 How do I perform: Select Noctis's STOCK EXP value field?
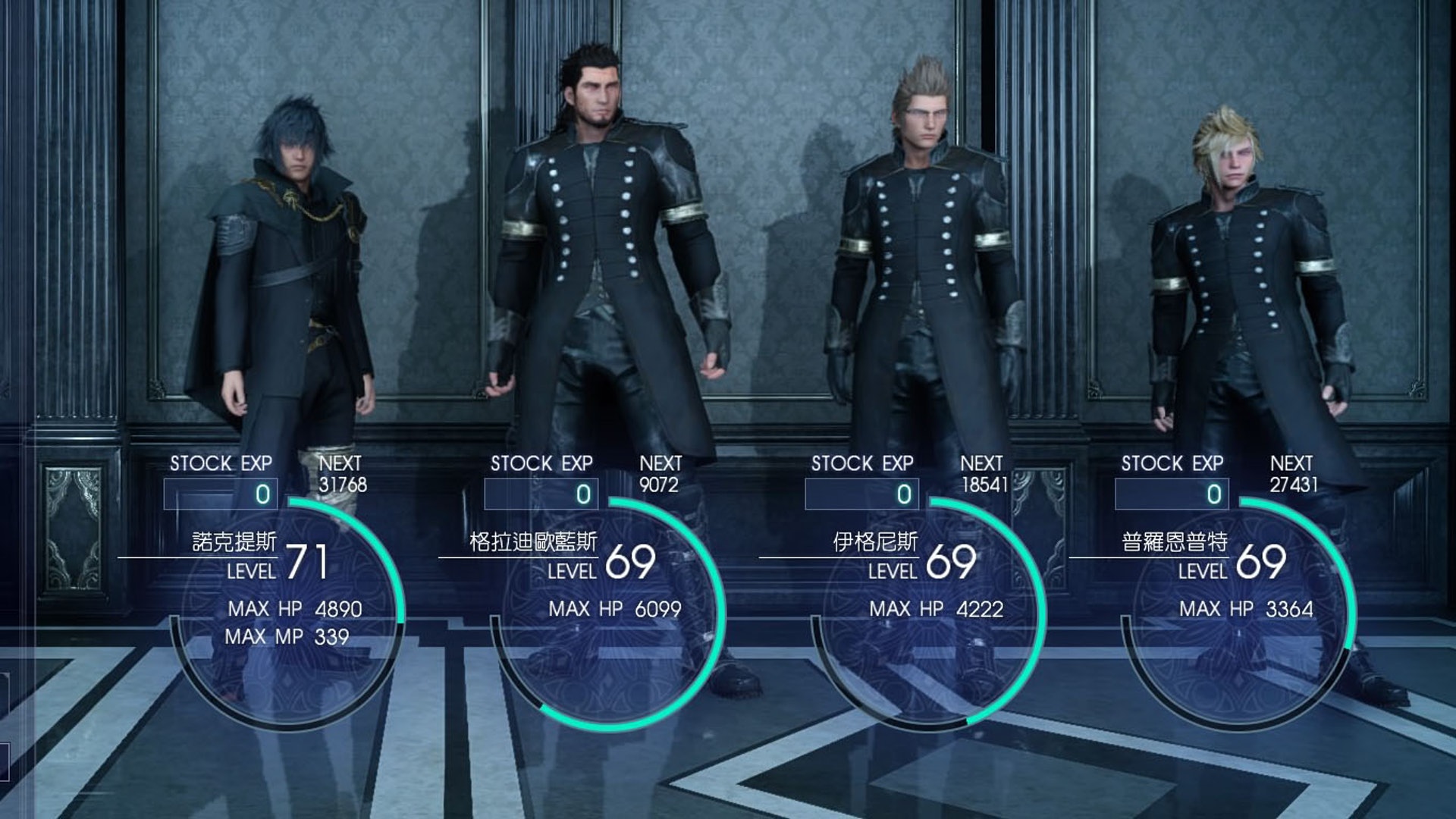coord(222,494)
